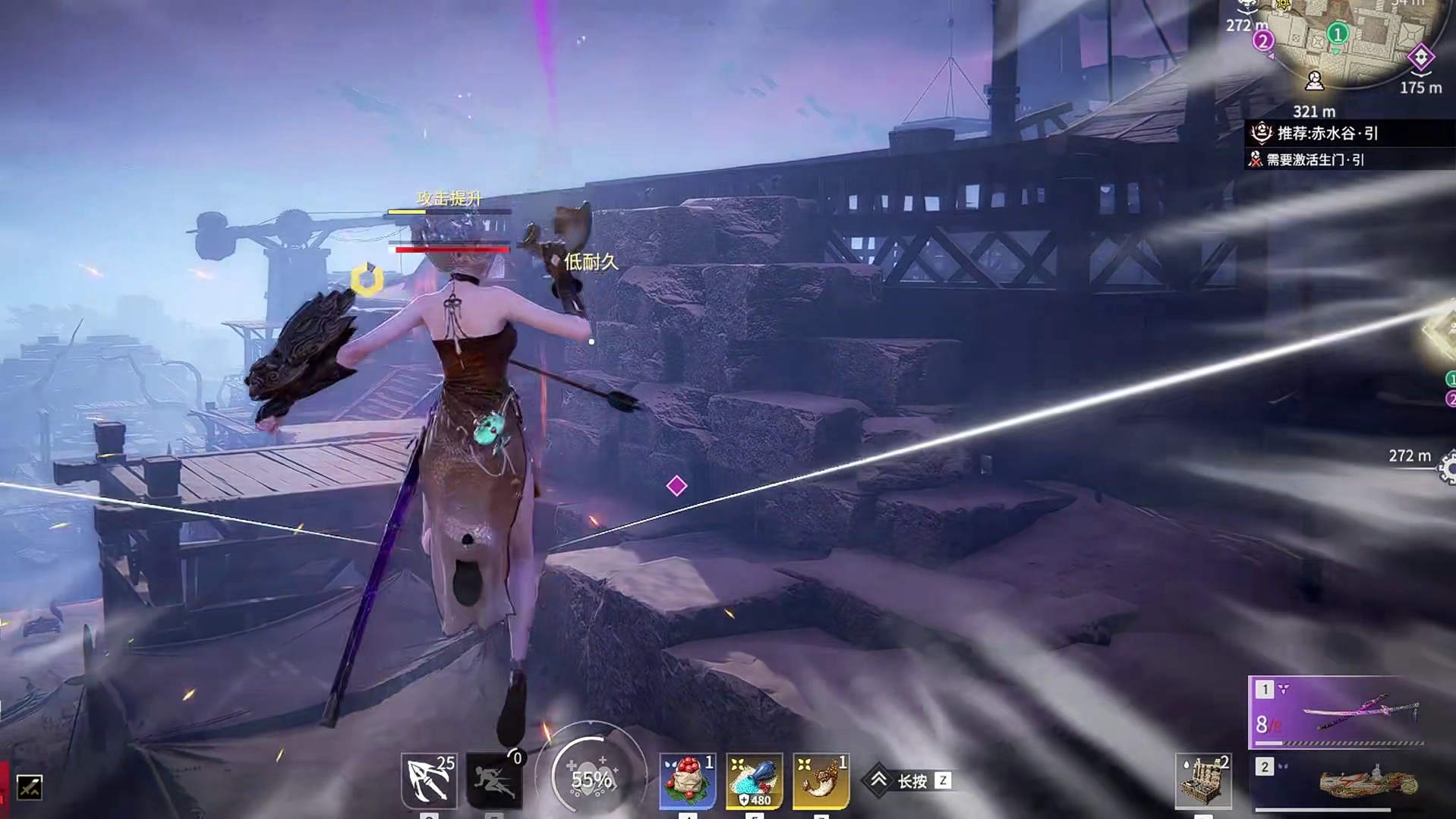Open the repair kit box item

(x=1203, y=780)
